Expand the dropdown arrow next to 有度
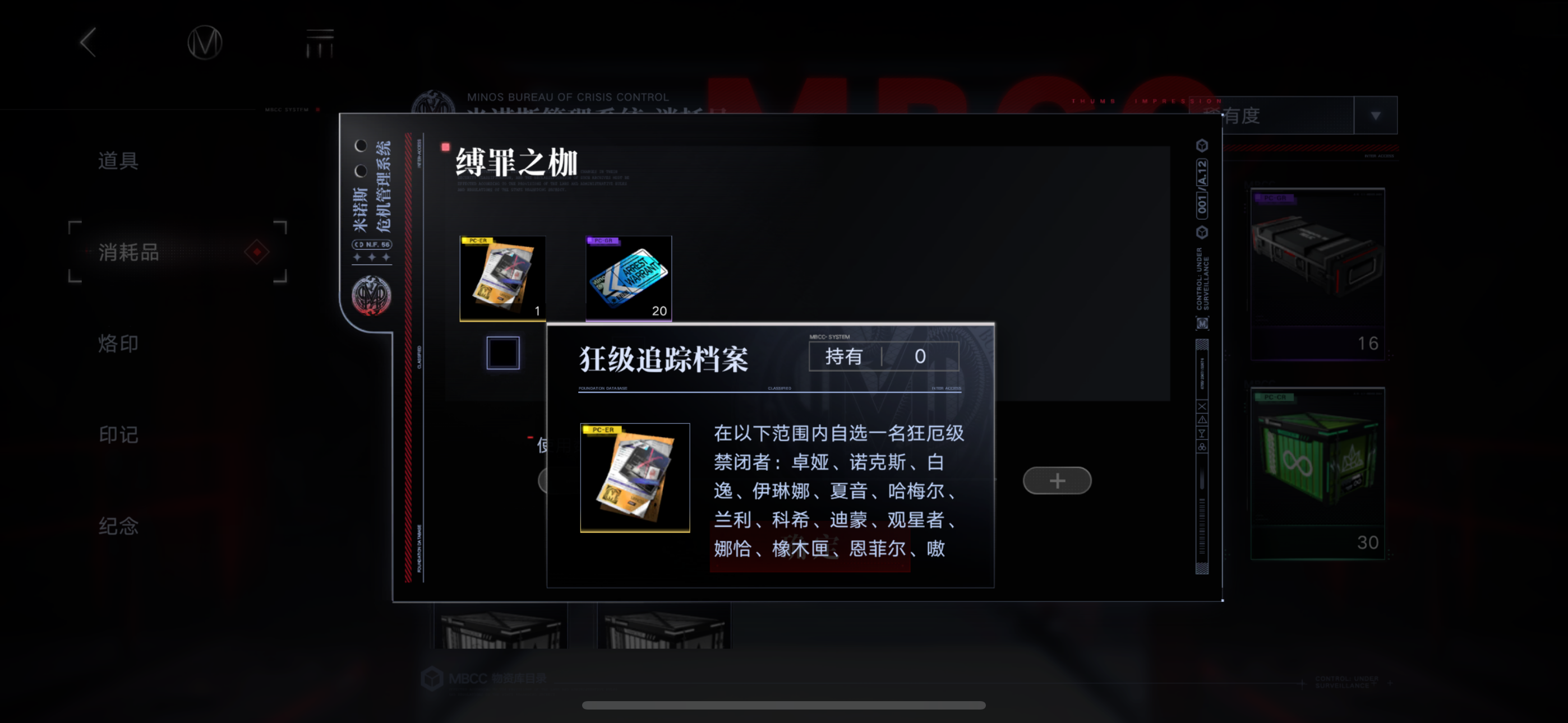This screenshot has height=723, width=1568. tap(1375, 115)
